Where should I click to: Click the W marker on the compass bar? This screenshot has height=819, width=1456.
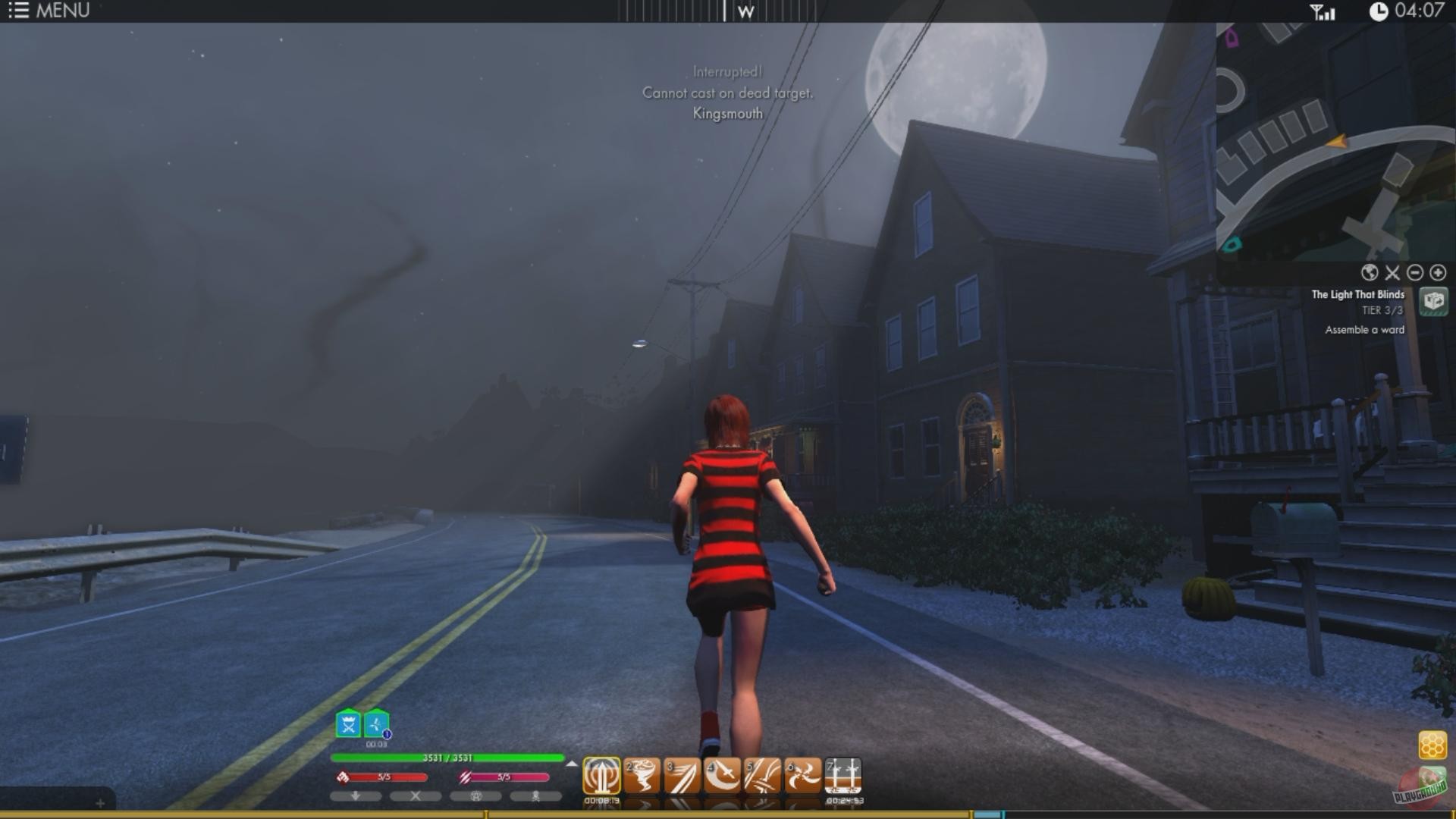tap(748, 11)
